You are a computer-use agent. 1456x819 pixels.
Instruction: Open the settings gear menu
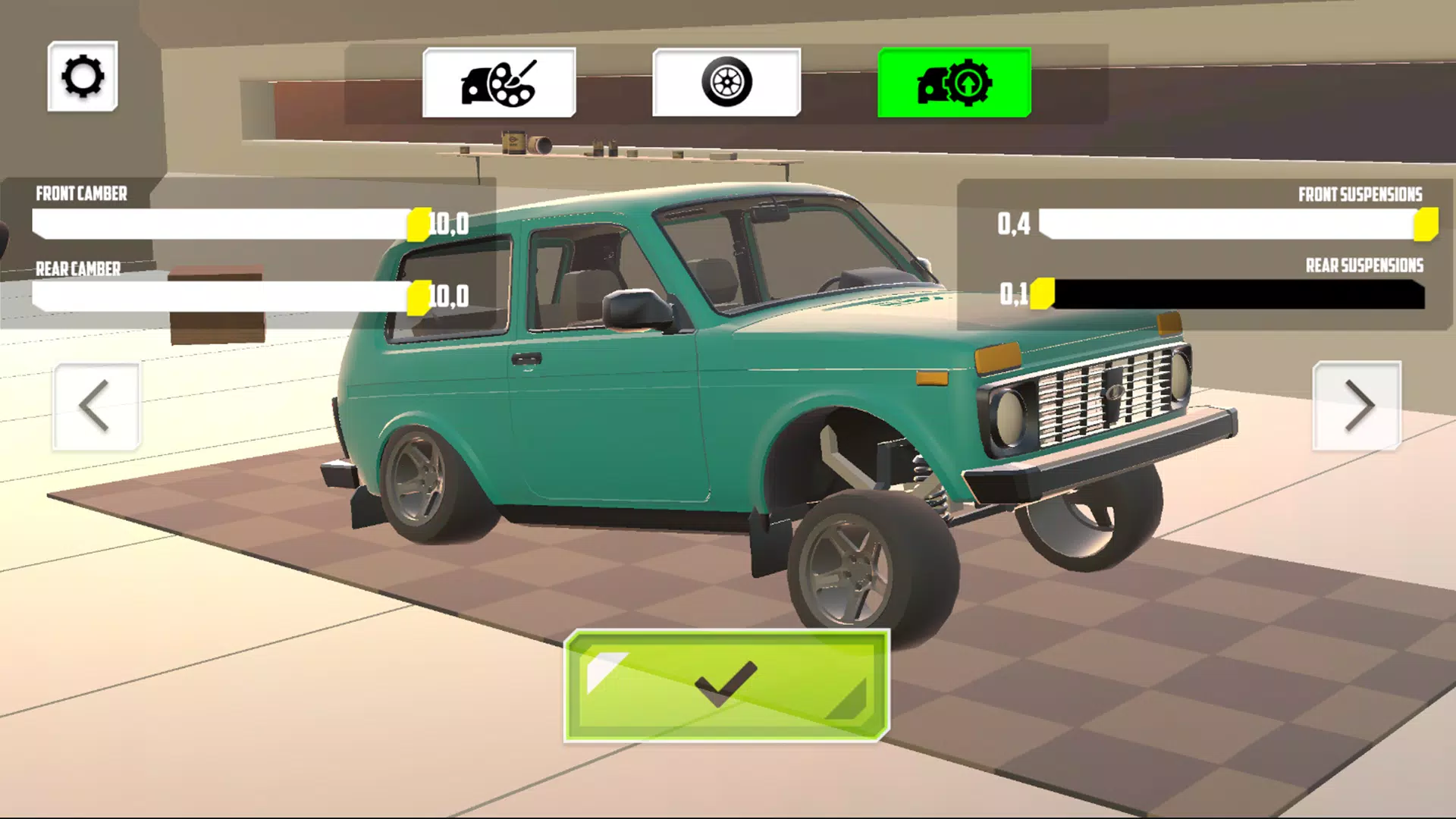pyautogui.click(x=83, y=77)
